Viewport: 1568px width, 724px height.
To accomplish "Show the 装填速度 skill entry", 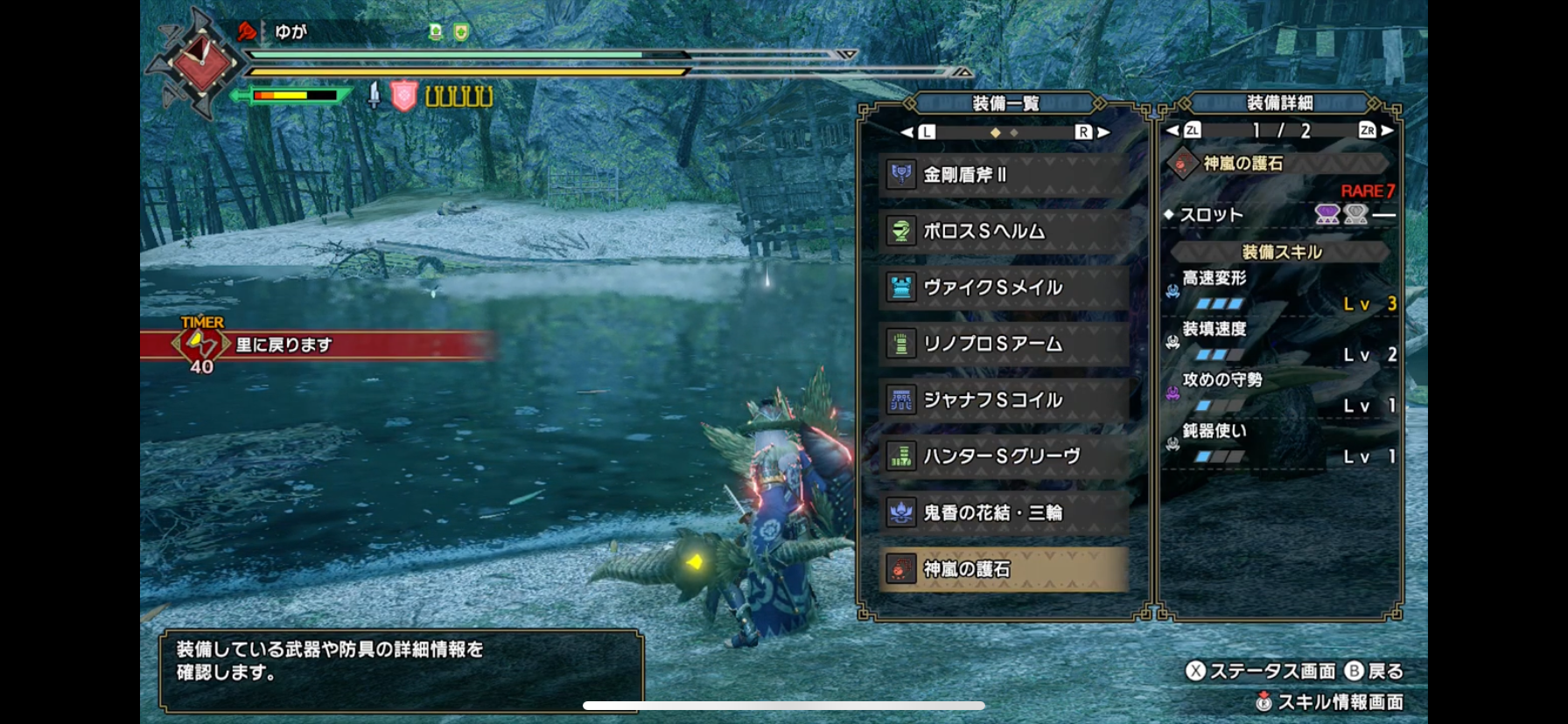I will (1280, 342).
